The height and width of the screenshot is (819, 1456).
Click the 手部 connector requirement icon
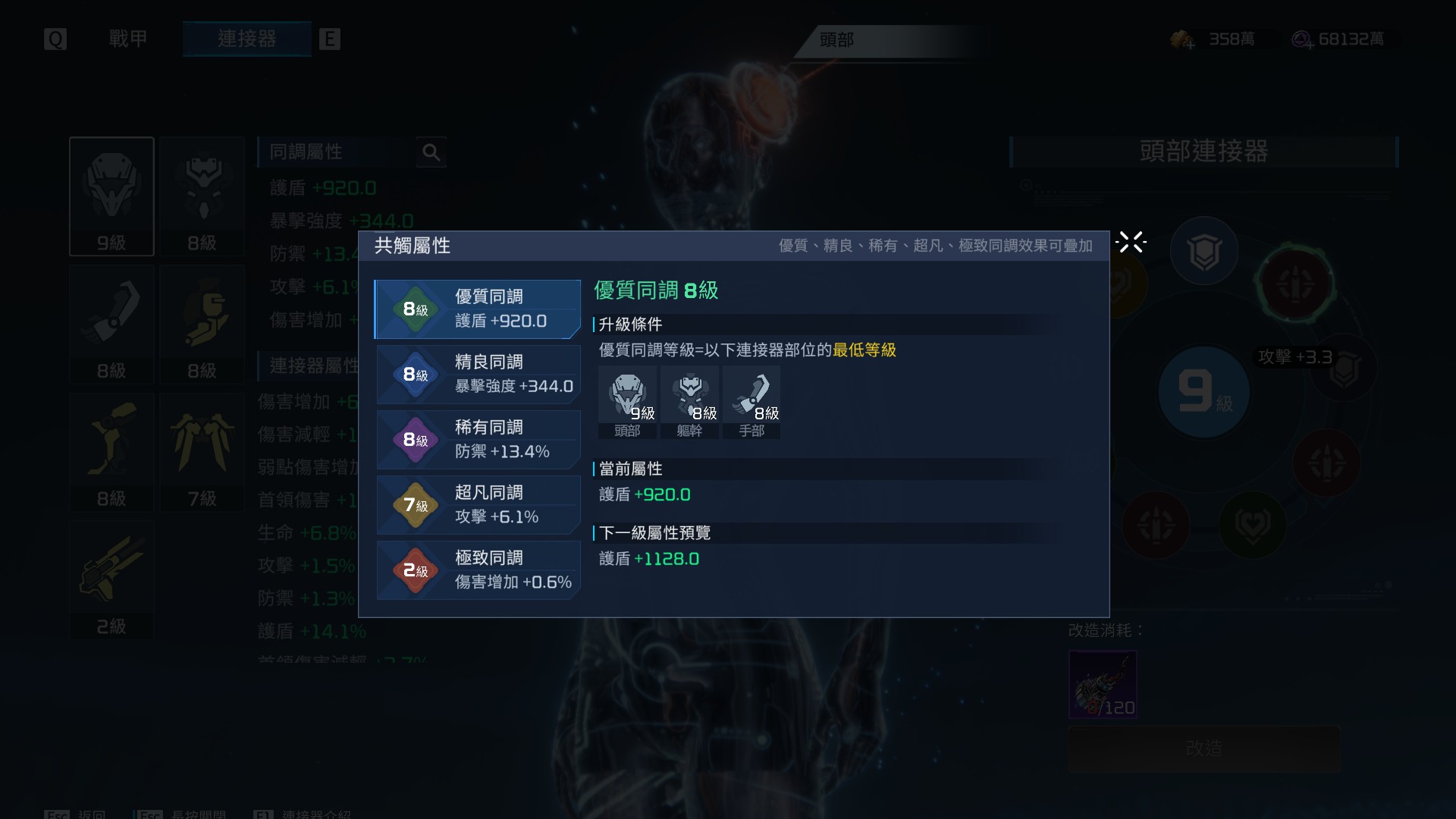coord(752,402)
